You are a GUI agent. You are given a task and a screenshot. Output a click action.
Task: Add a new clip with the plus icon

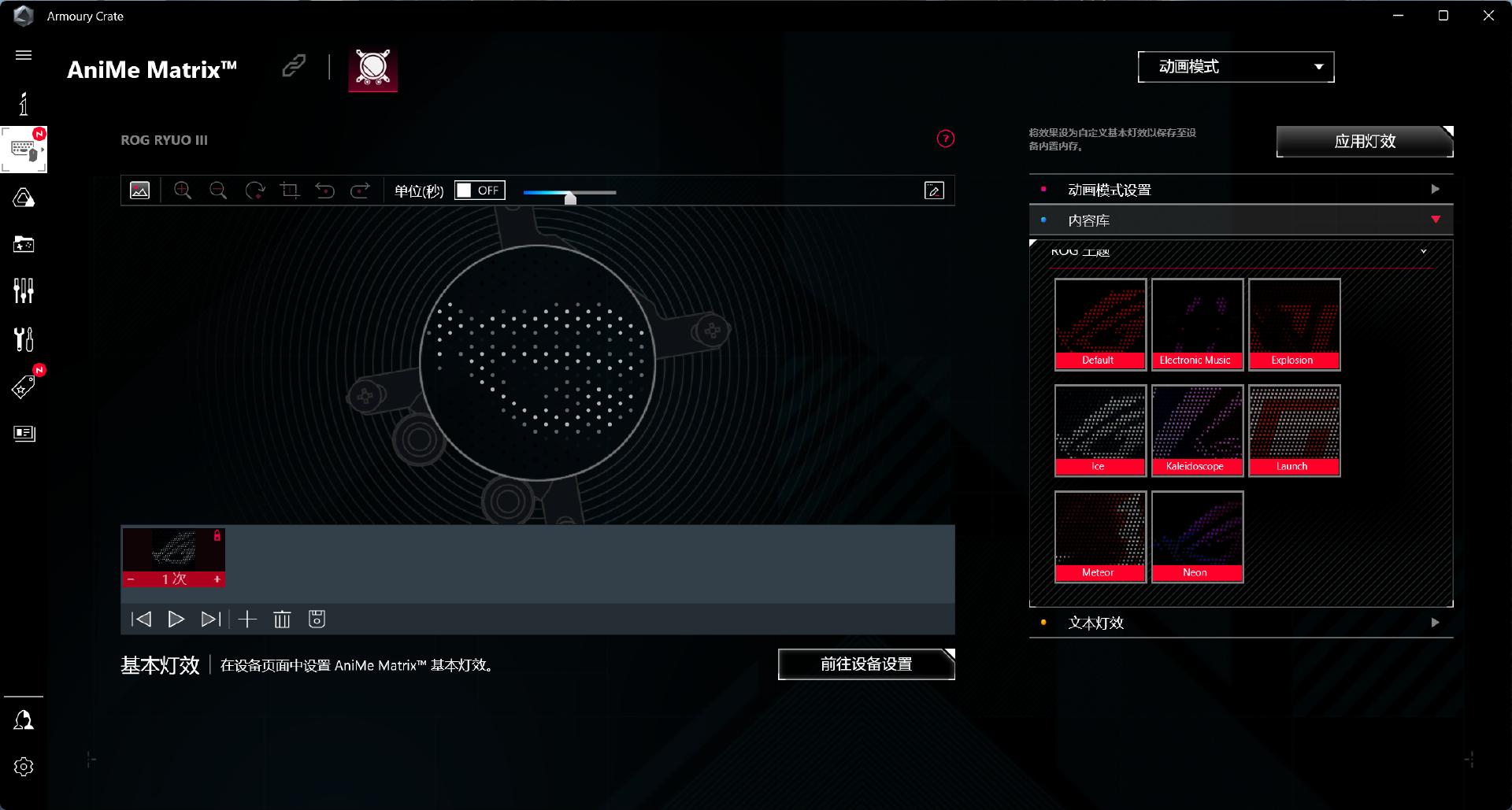[247, 620]
